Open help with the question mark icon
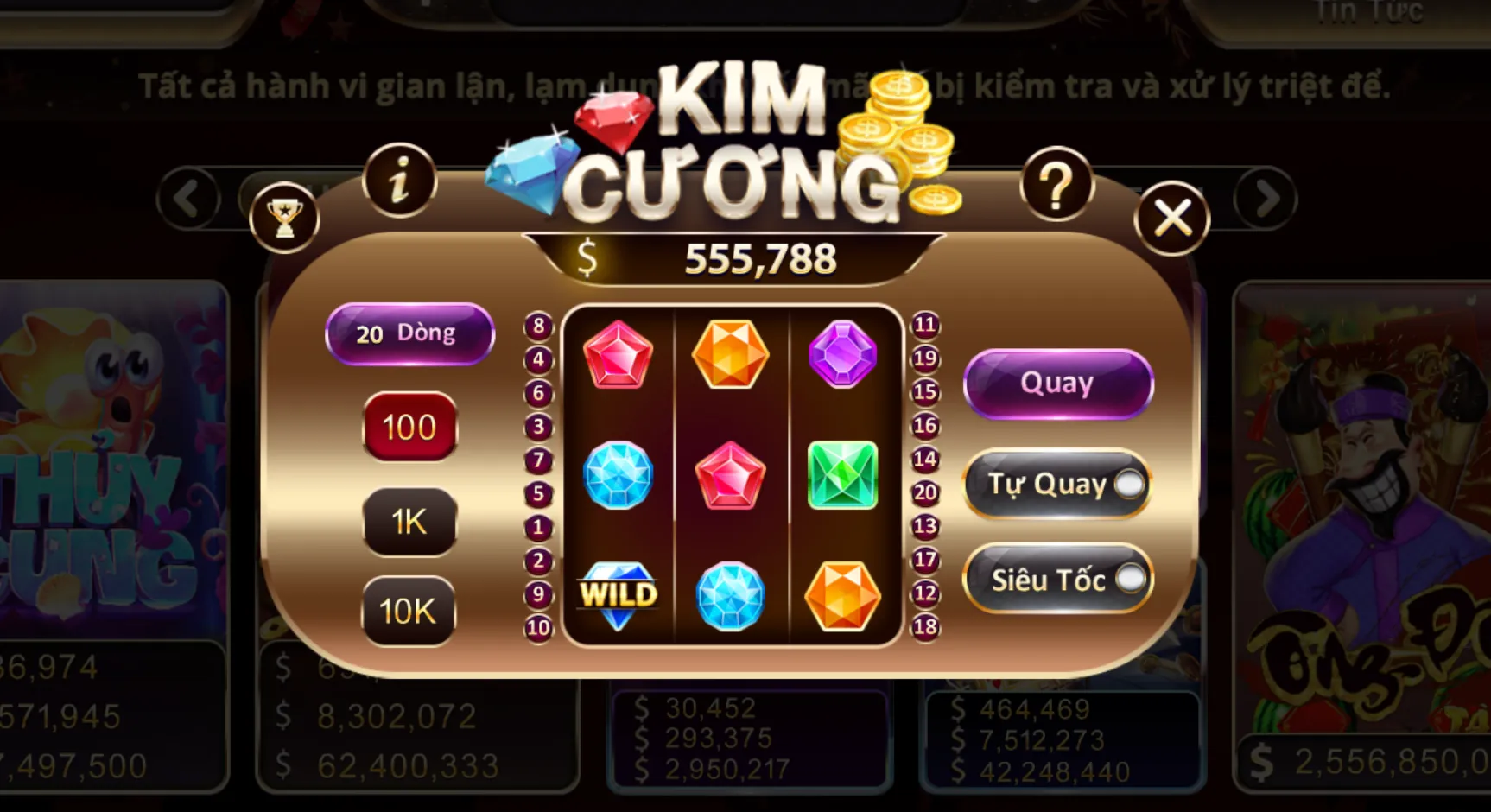This screenshot has height=812, width=1491. pos(1056,181)
